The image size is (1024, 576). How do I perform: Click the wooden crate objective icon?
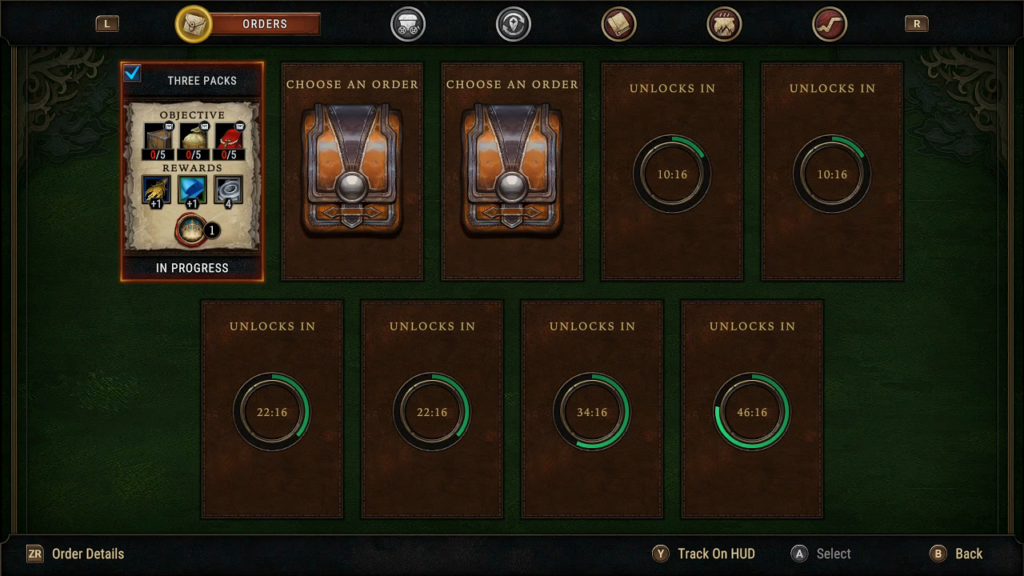tap(159, 138)
